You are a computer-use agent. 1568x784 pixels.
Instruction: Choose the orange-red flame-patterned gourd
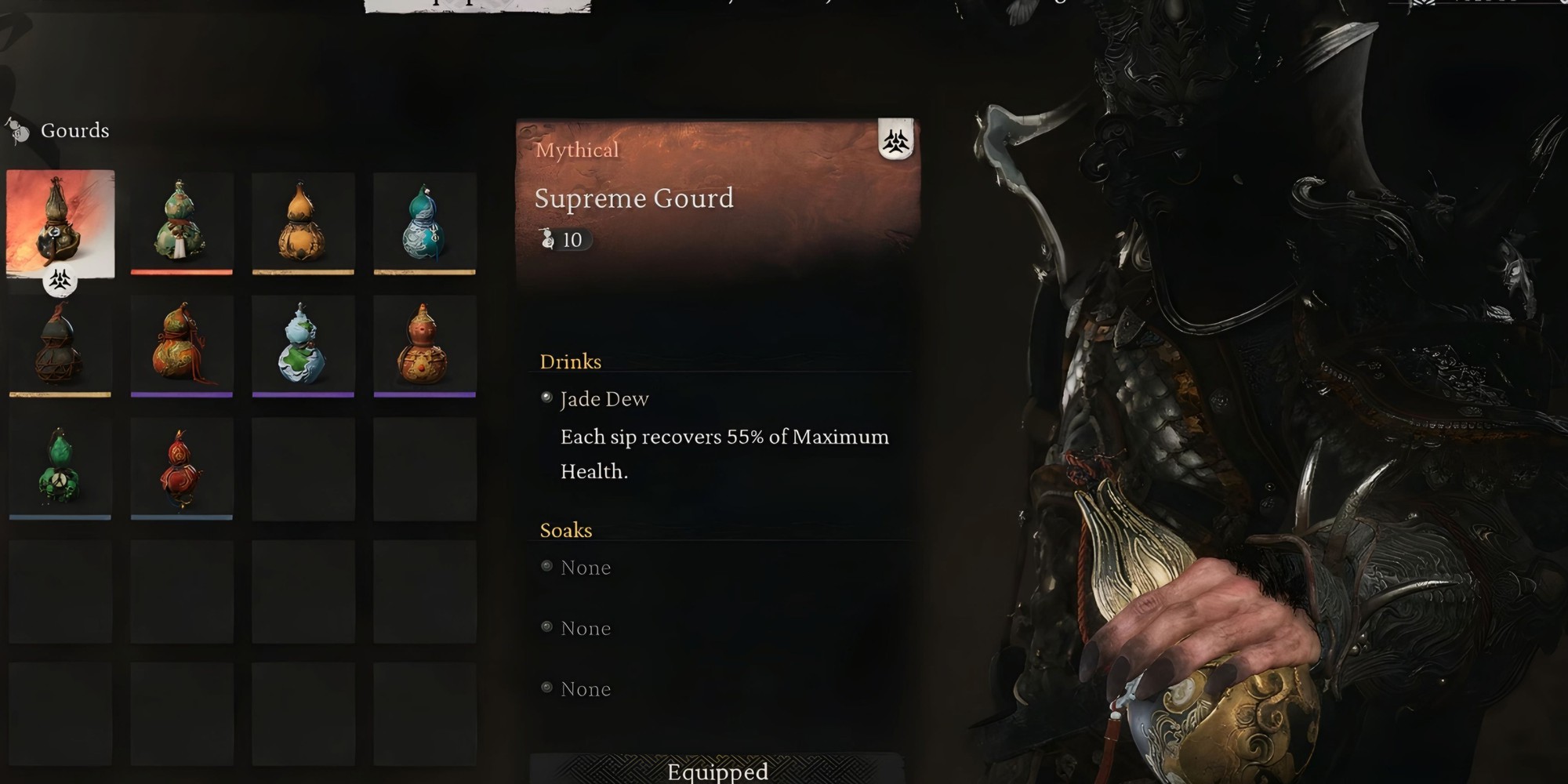tap(181, 345)
